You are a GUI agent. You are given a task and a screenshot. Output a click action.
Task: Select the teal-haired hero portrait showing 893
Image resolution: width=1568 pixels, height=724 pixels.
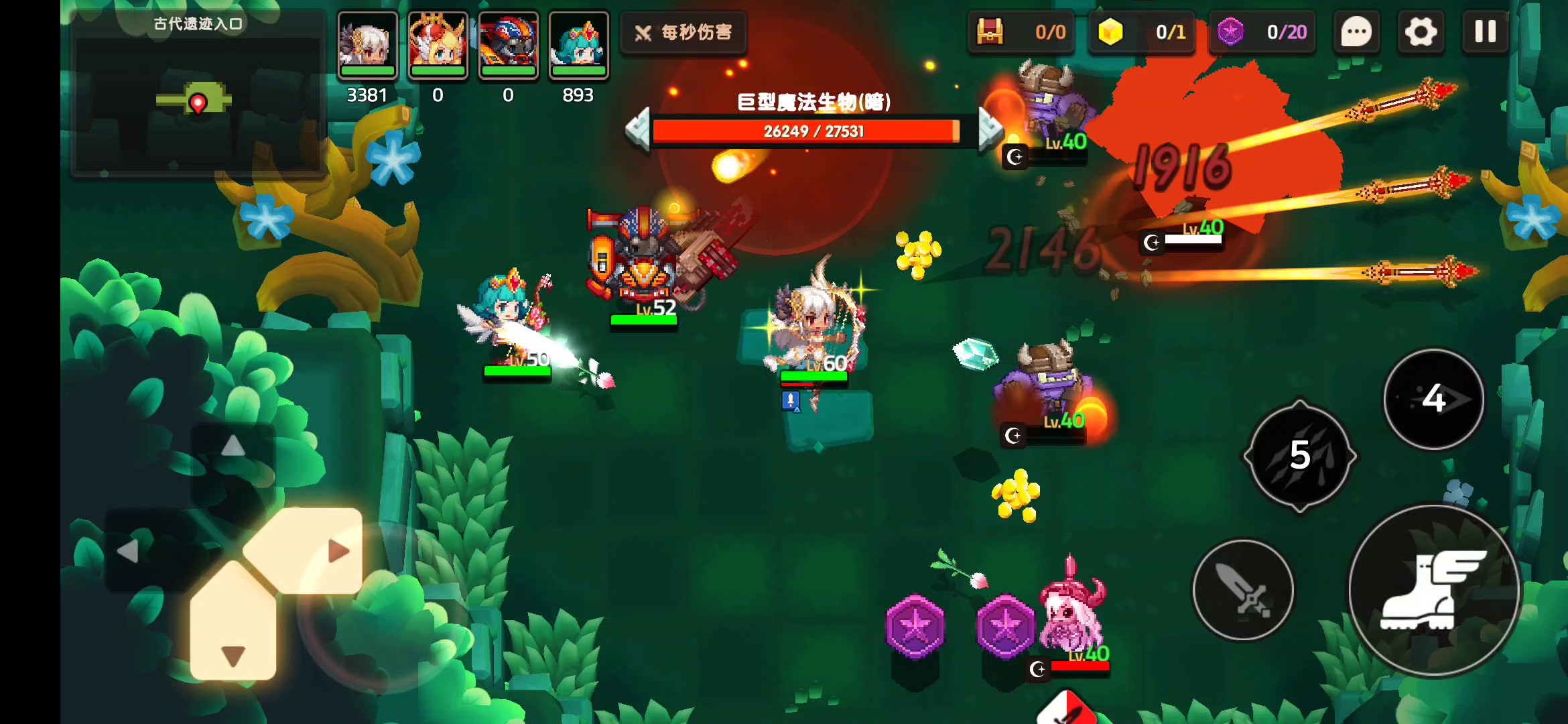click(x=578, y=42)
